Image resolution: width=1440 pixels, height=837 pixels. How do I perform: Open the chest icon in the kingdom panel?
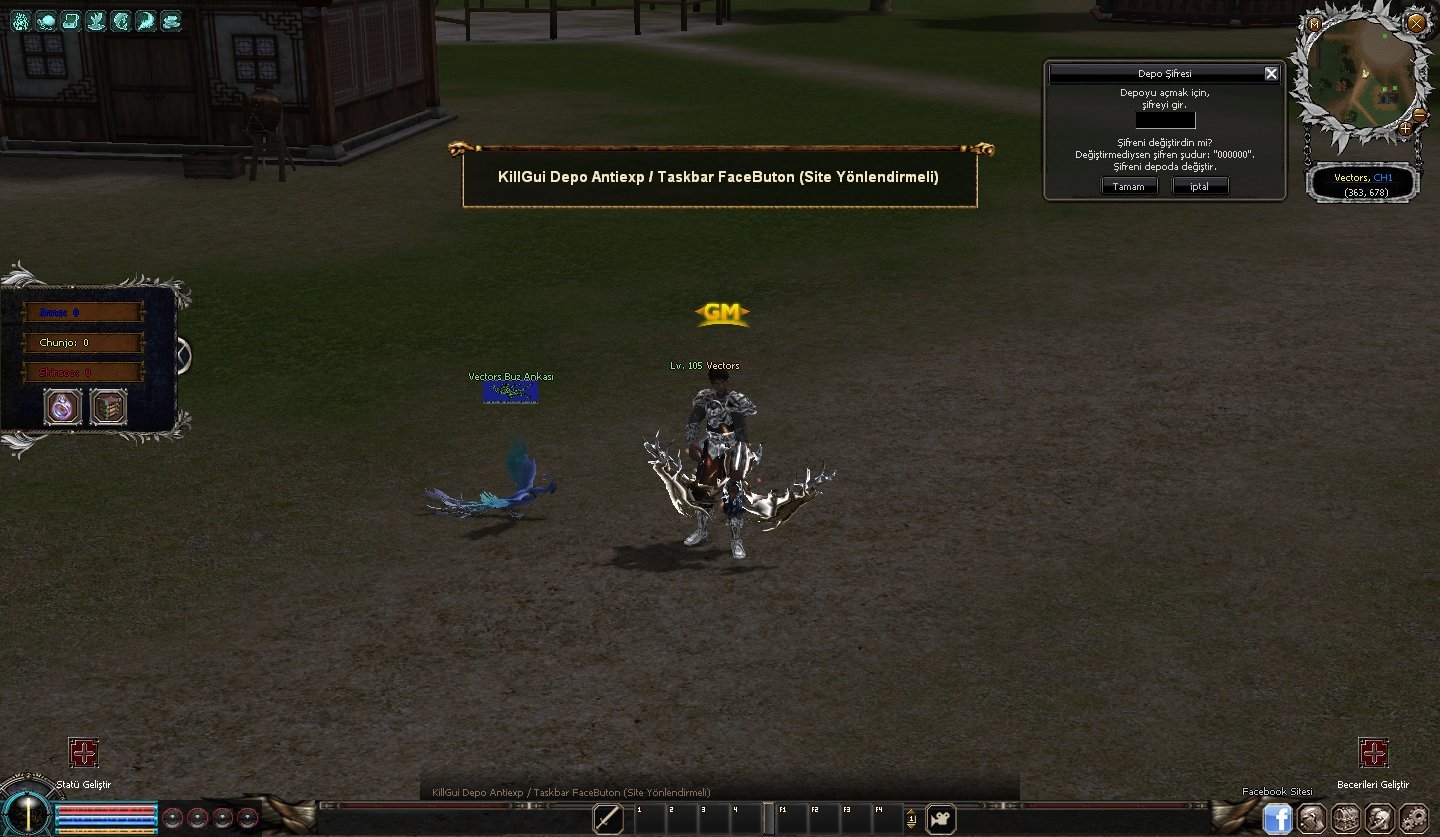108,407
